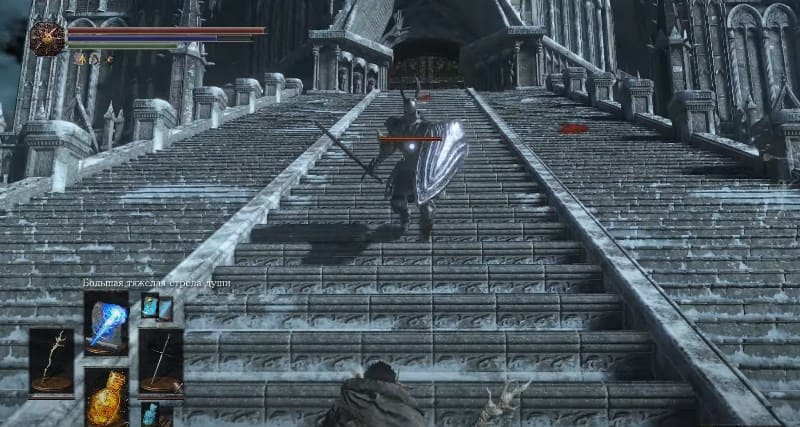
Task: Choose the left-hand sorcerer's staff slot
Action: 51,362
